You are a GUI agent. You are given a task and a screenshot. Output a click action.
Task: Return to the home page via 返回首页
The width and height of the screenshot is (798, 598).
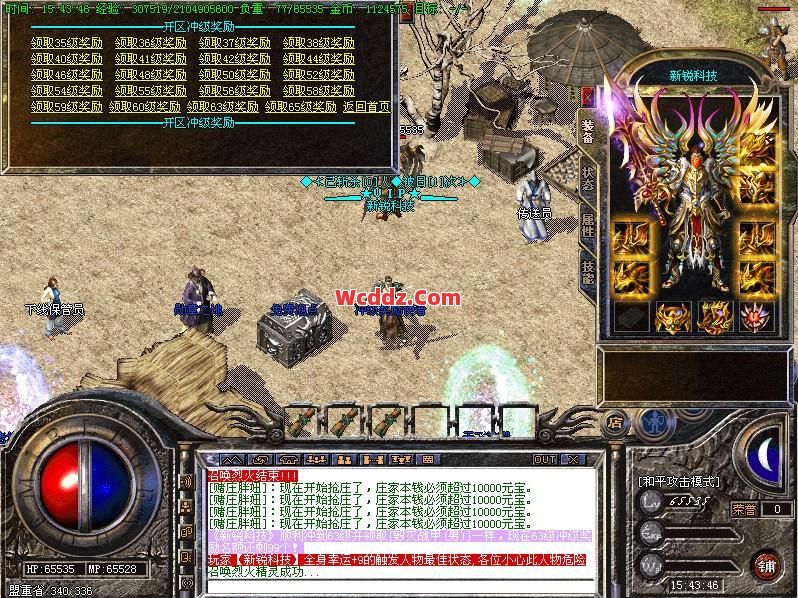coord(366,106)
